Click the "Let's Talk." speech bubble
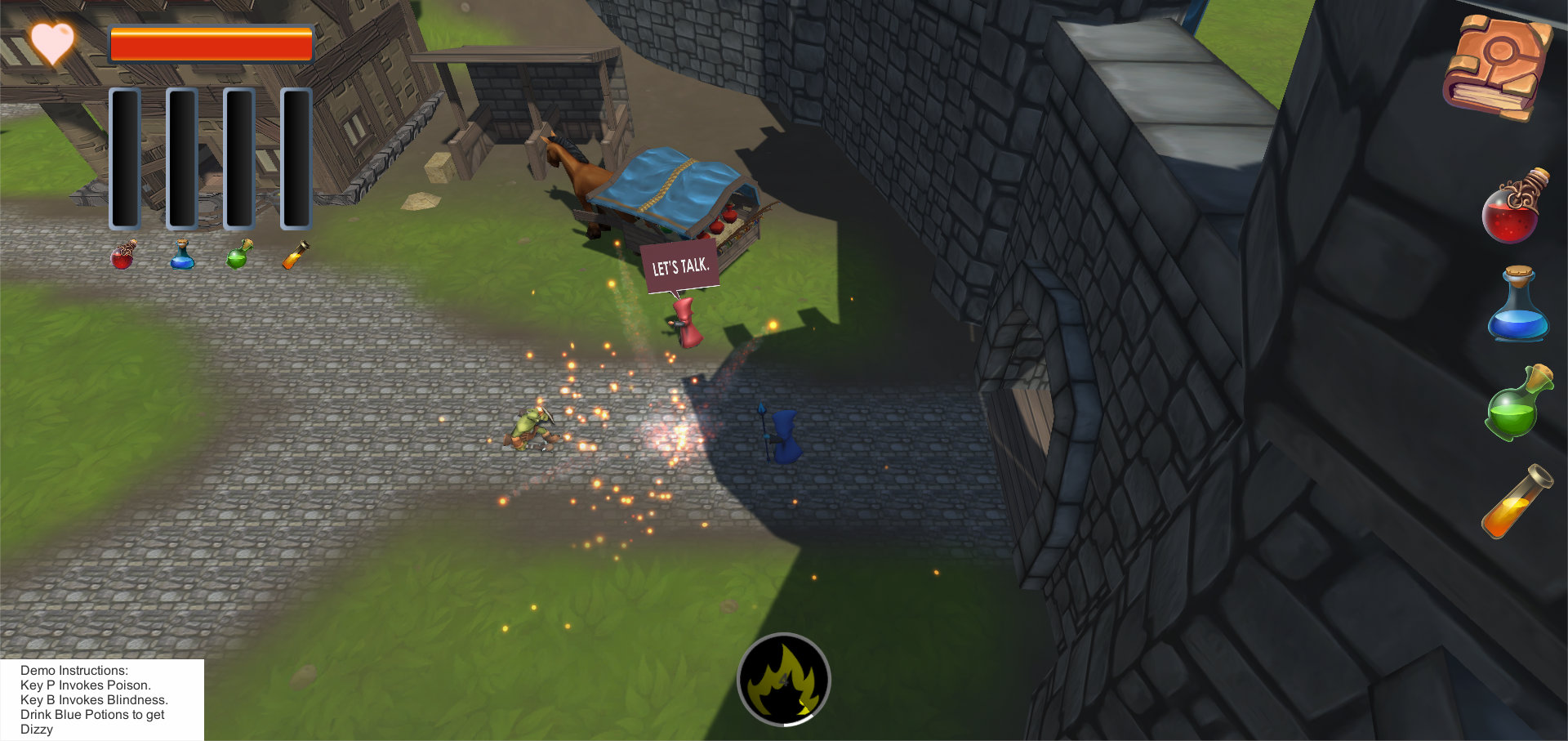 [680, 266]
